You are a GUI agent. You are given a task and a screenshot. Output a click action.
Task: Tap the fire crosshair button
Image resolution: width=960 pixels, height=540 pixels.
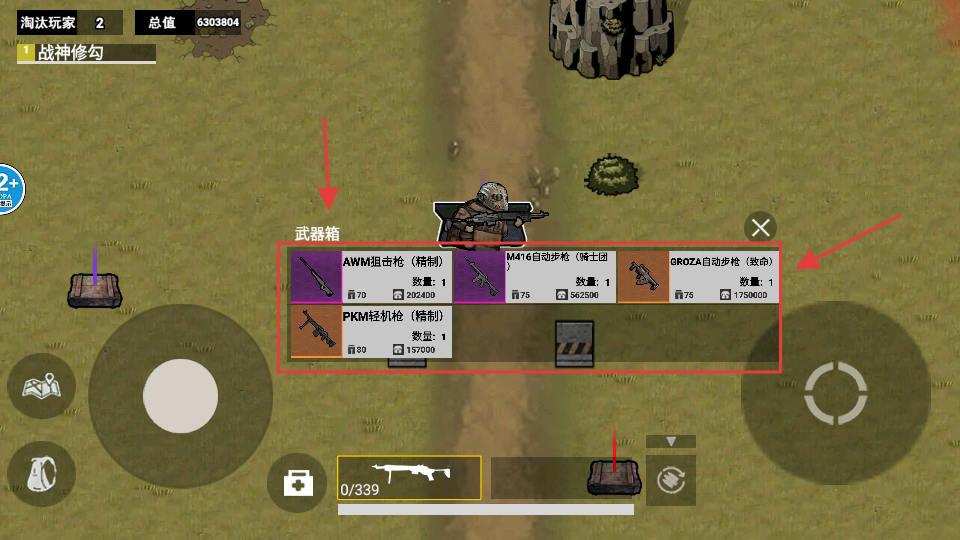835,394
